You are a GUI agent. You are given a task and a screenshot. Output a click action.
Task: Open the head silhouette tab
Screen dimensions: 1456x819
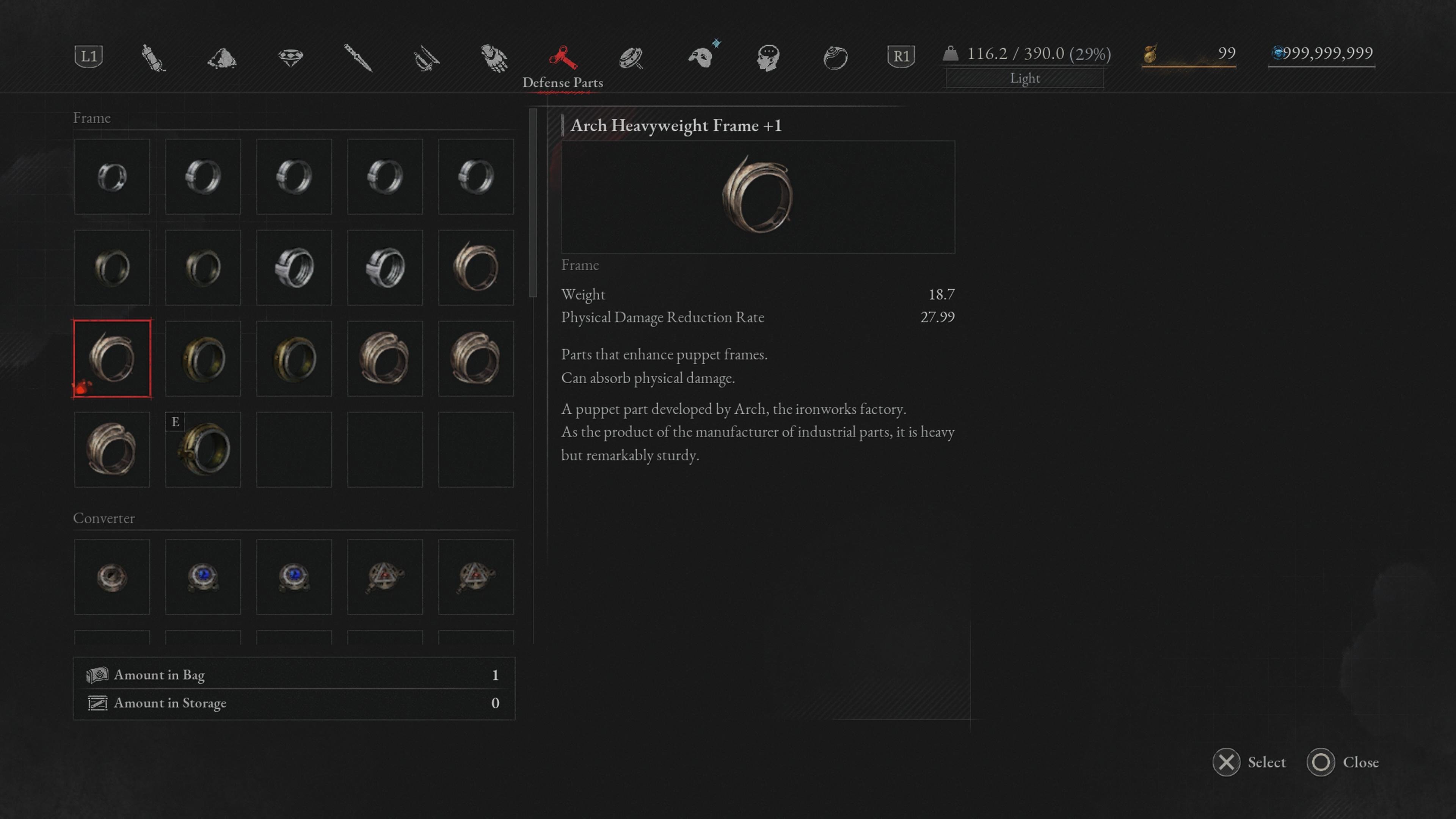coord(768,58)
